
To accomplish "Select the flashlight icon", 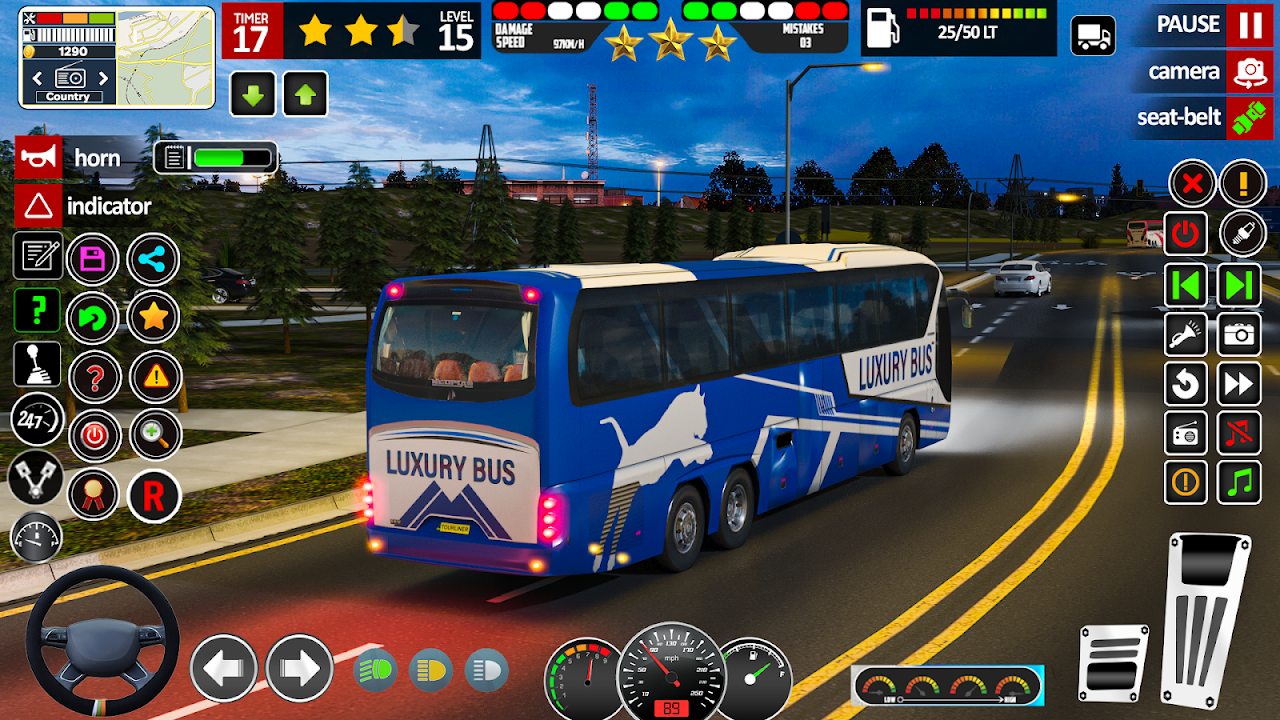I will [1186, 336].
